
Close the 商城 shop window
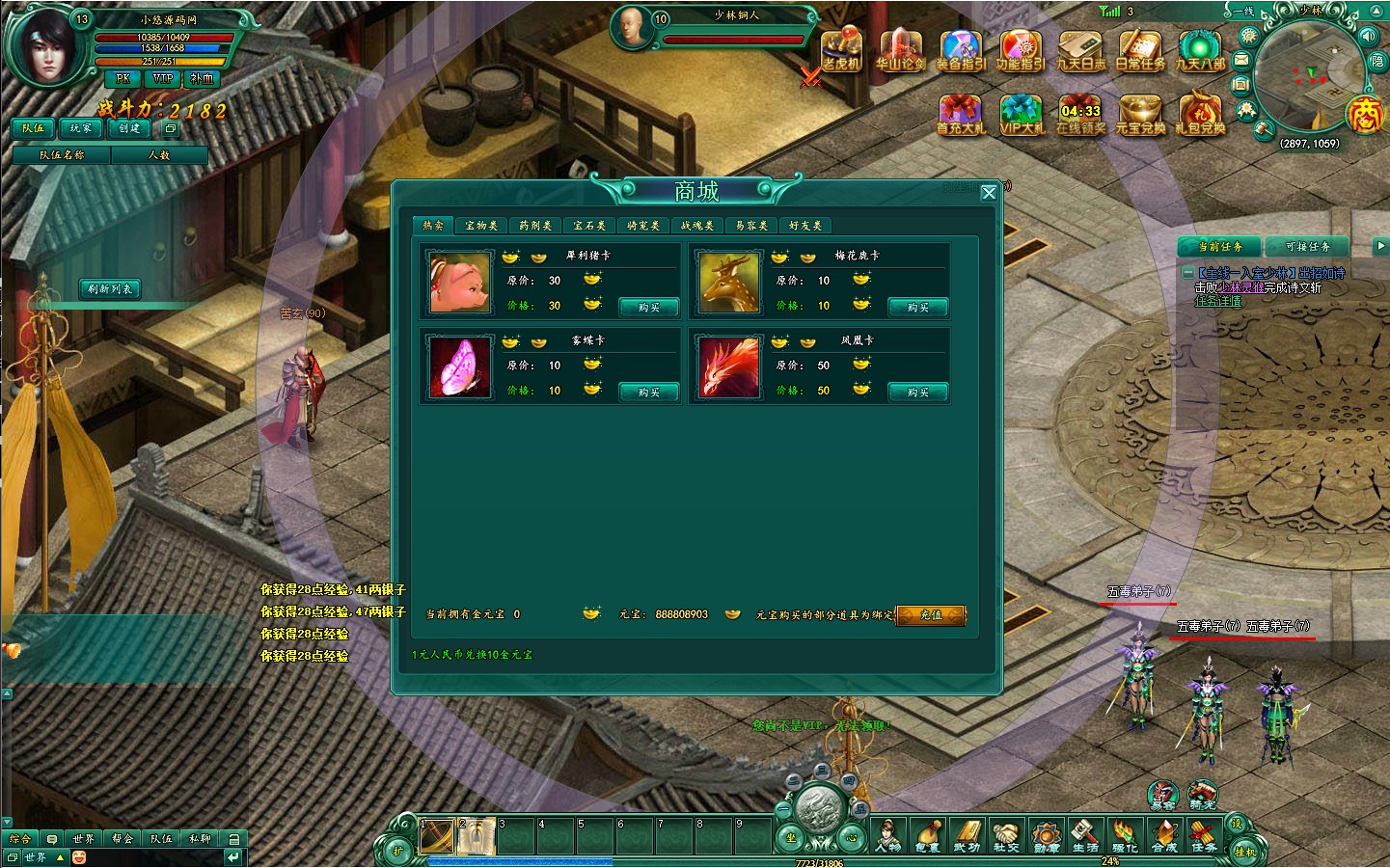(989, 193)
